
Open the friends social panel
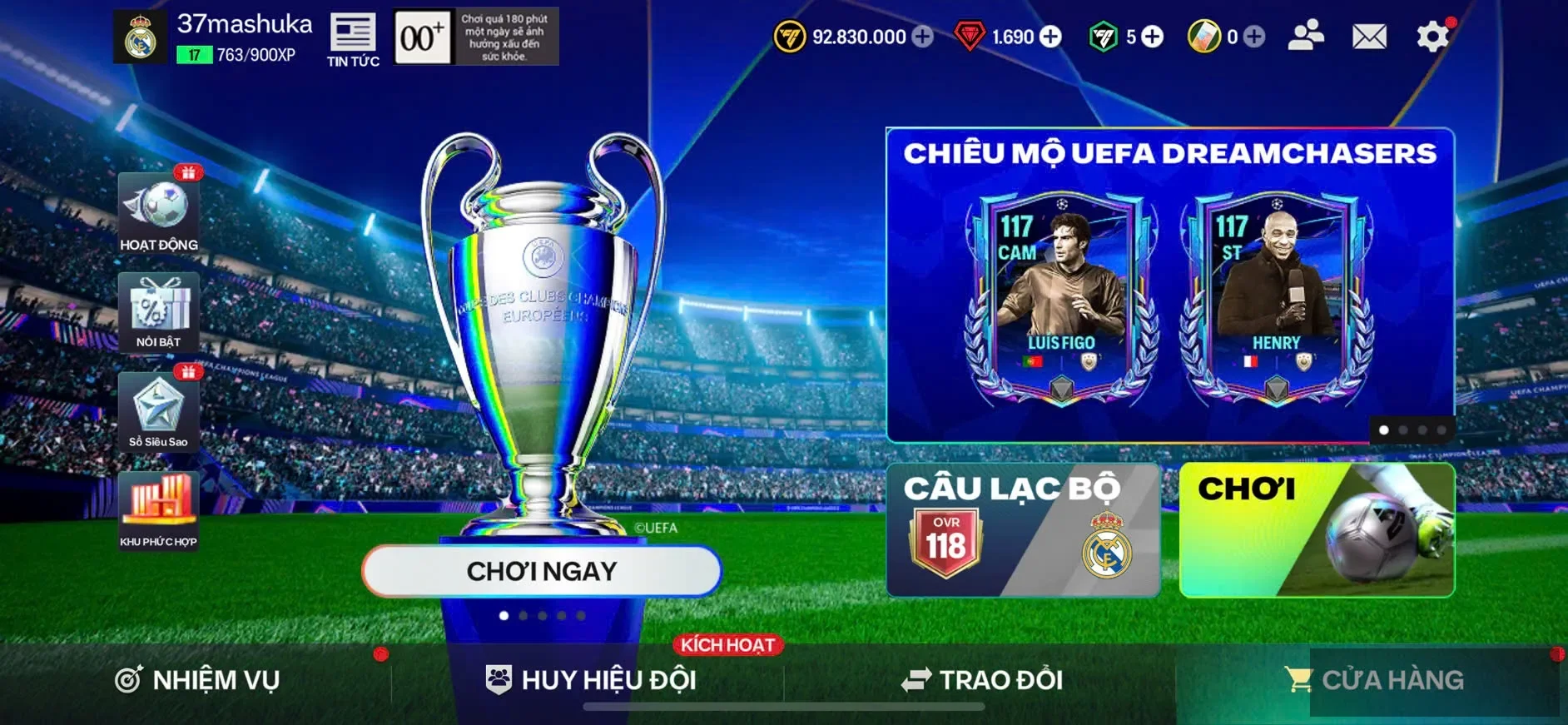pyautogui.click(x=1303, y=37)
